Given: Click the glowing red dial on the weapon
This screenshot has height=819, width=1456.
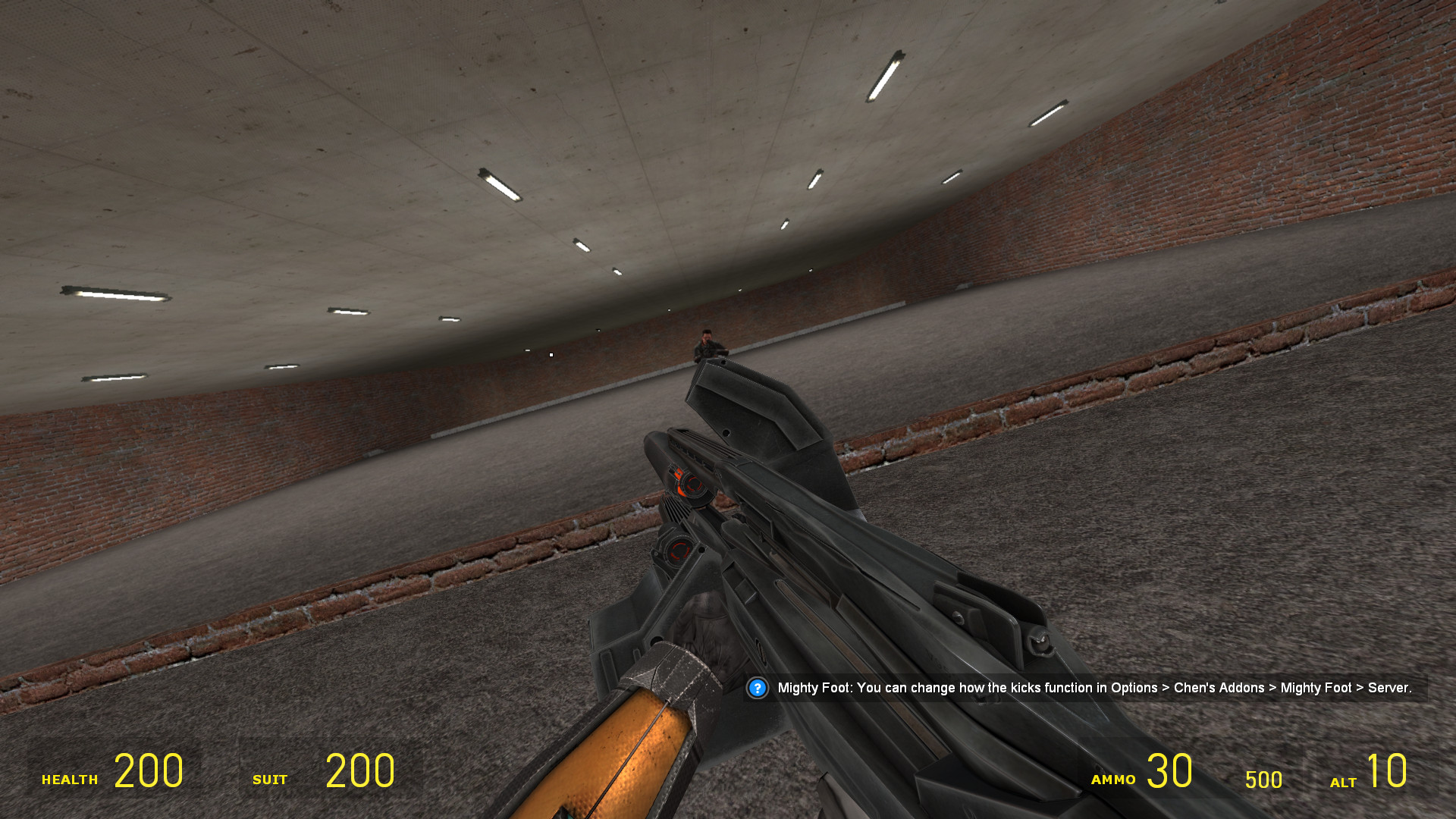Looking at the screenshot, I should 689,483.
